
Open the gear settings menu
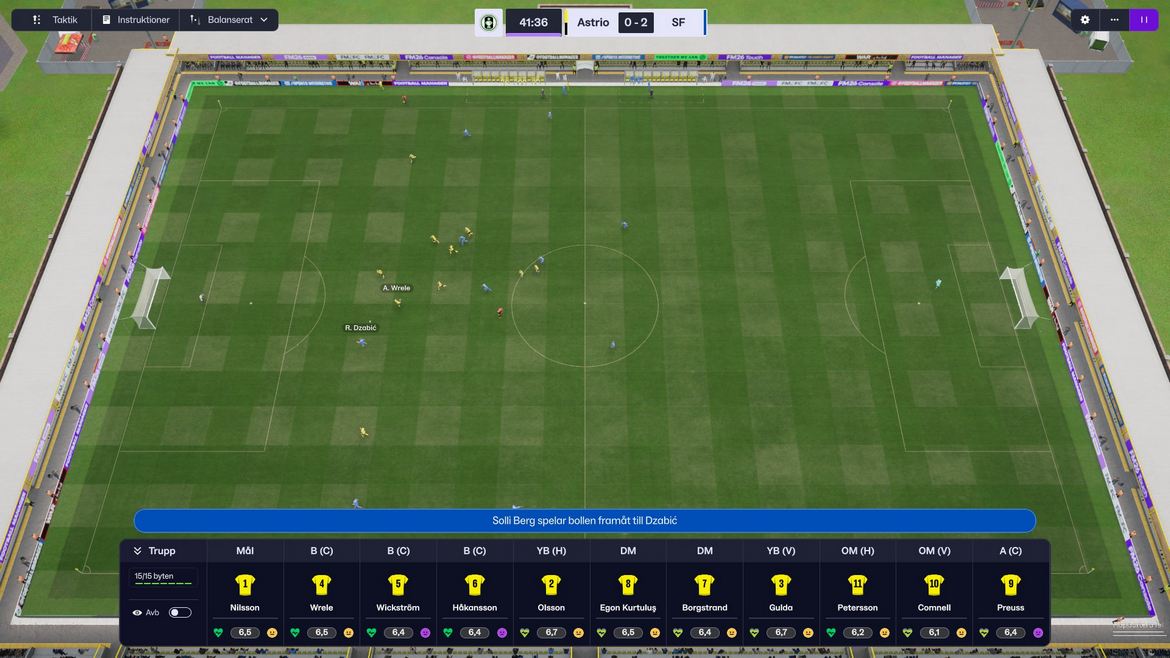click(1085, 20)
